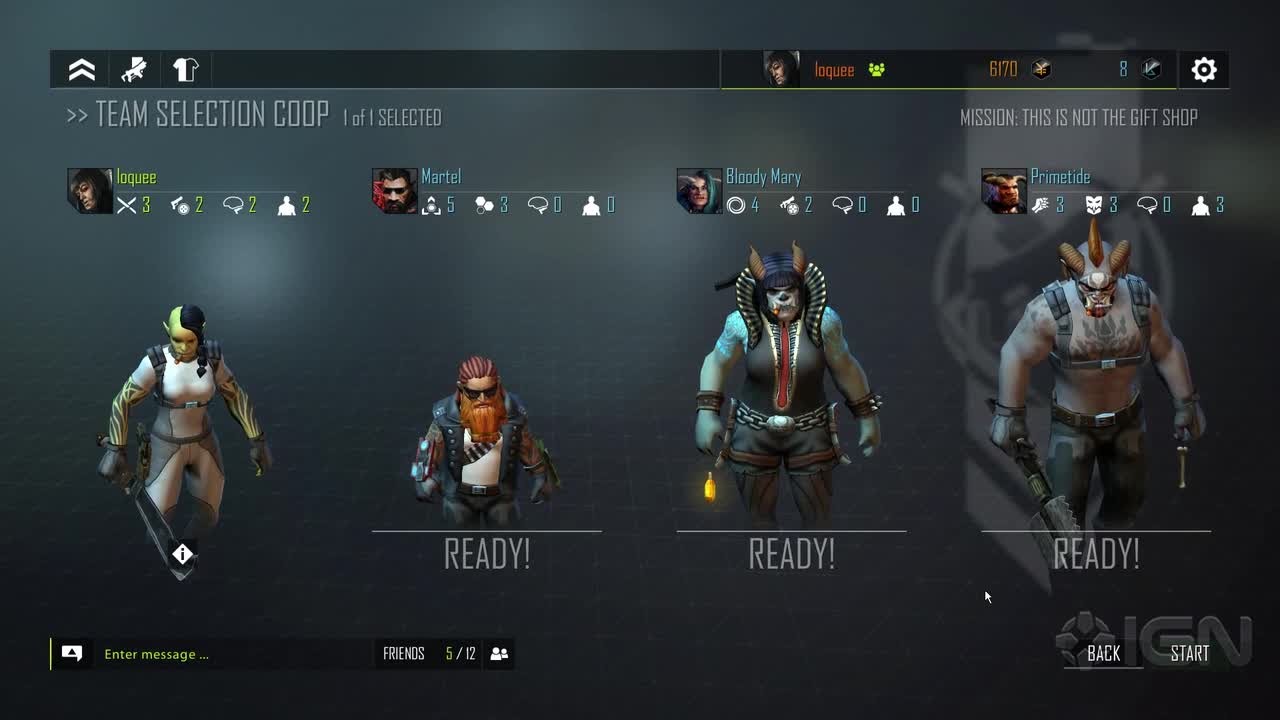Open the Friends list
The width and height of the screenshot is (1280, 720).
404,654
